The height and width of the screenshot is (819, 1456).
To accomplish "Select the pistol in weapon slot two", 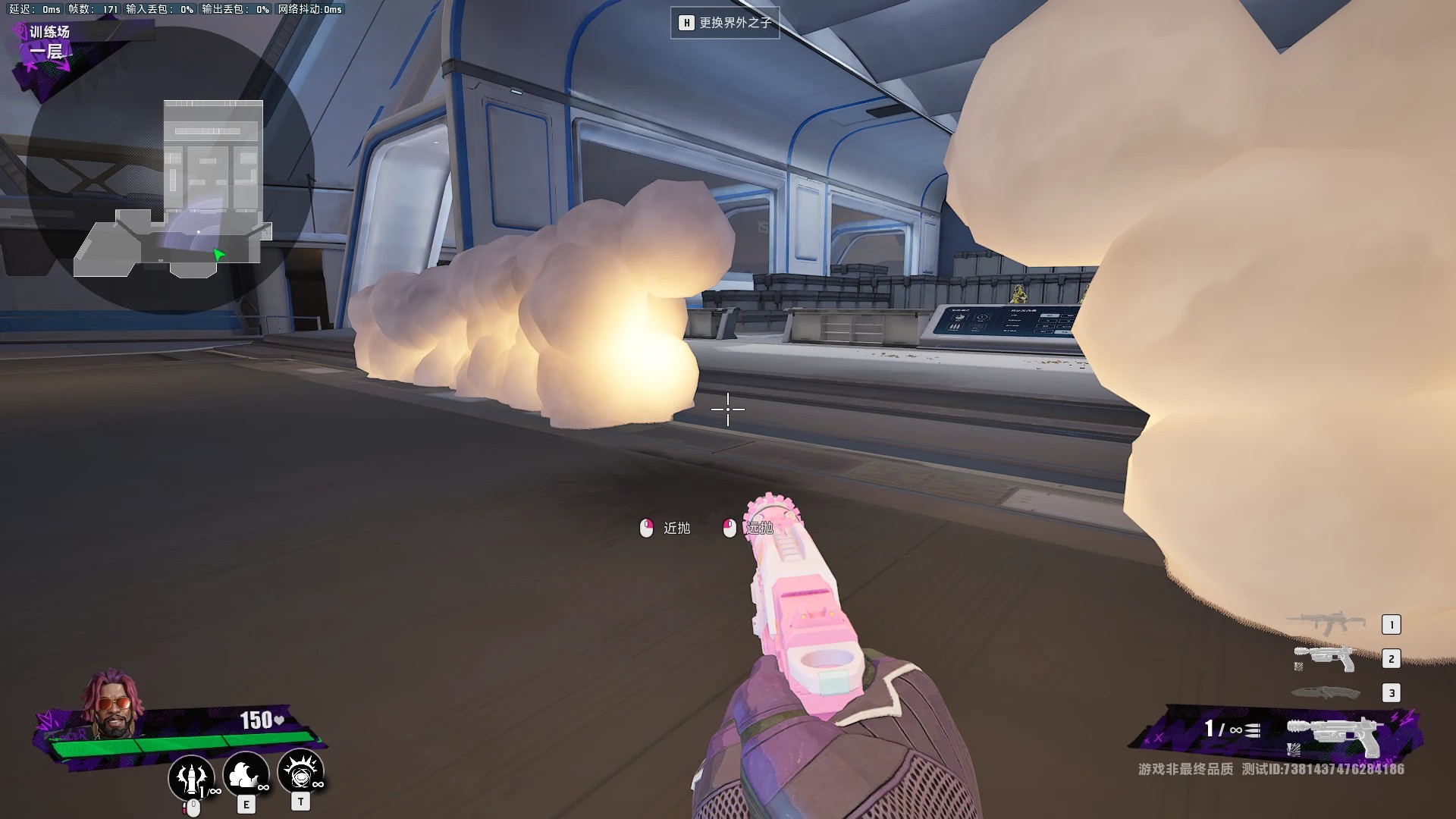I will [1326, 658].
